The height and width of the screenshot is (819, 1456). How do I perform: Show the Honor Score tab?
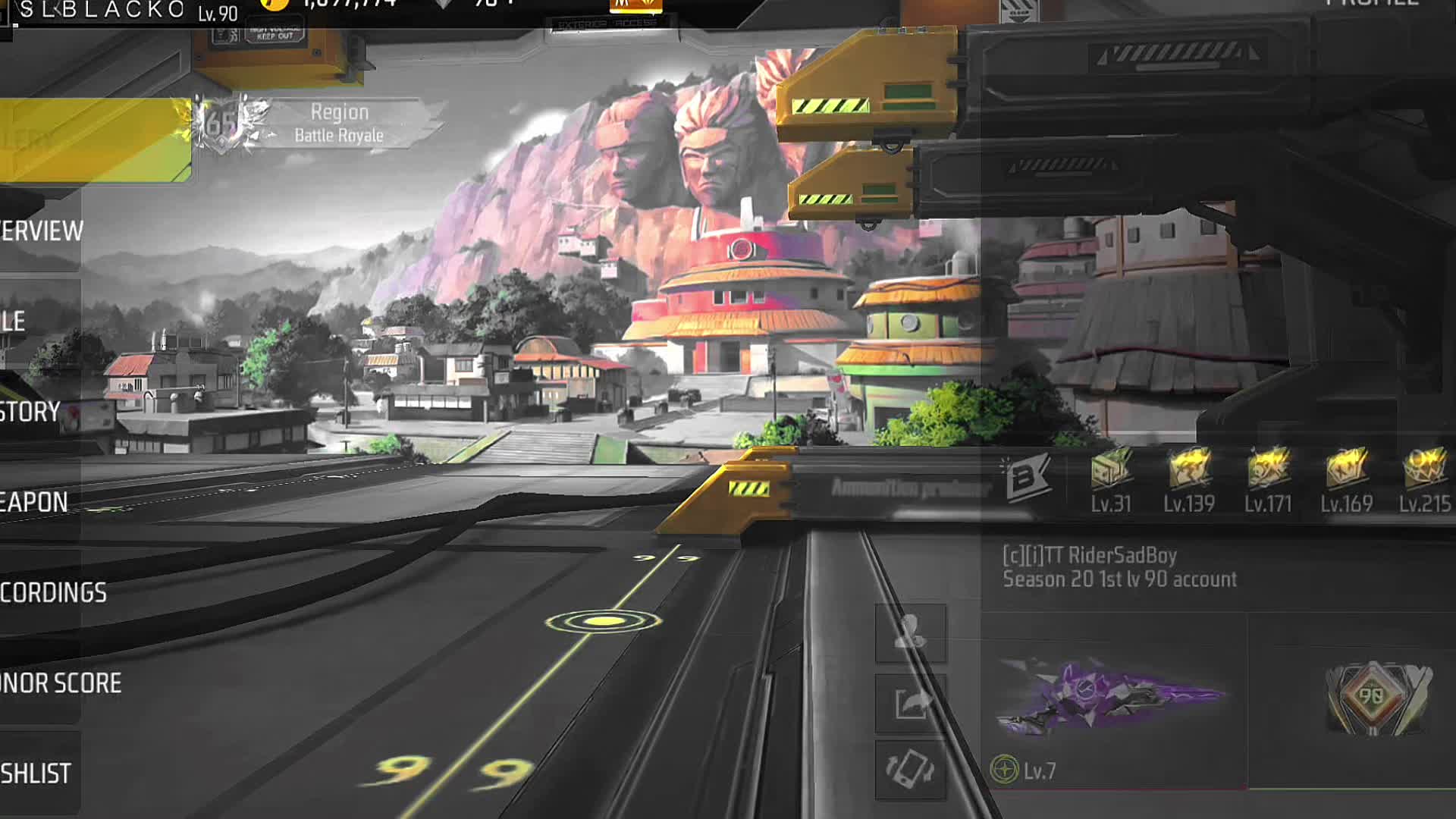coord(59,683)
